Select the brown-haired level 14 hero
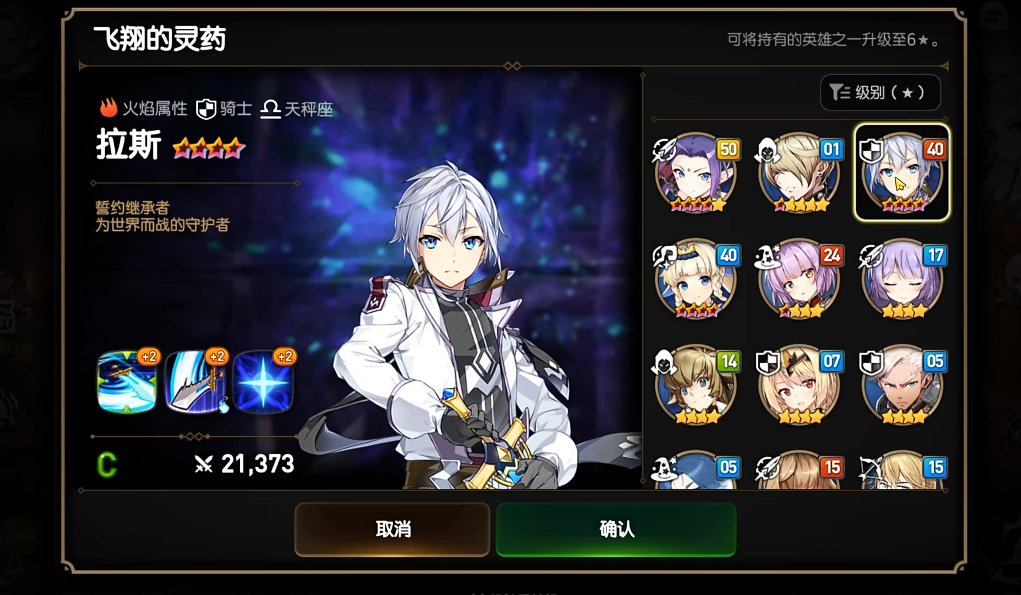The width and height of the screenshot is (1021, 595). 696,385
